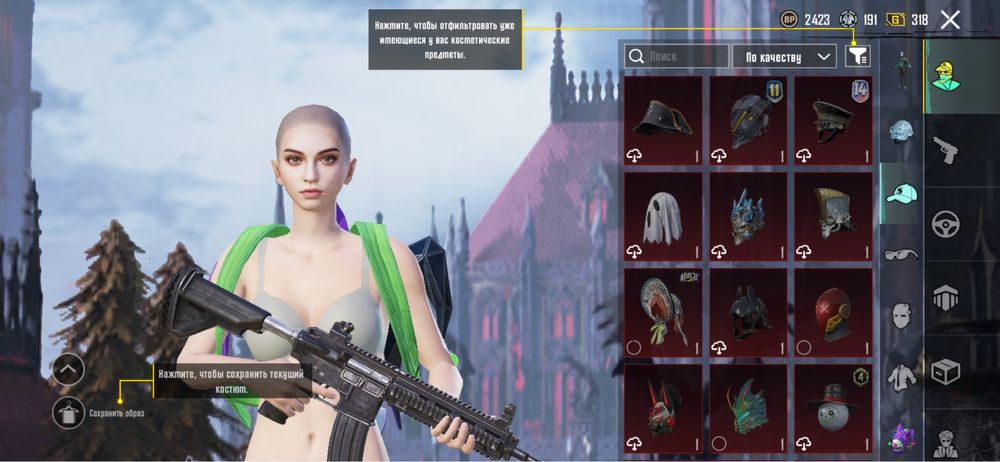1000x462 pixels.
Task: Switch to the pistol weapon skins tab
Action: coord(945,150)
